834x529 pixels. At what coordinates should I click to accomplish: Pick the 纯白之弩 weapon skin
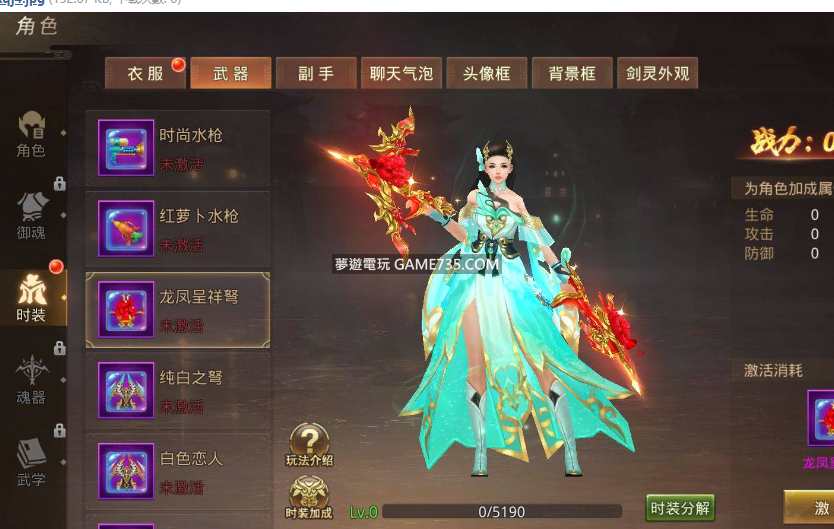pos(178,391)
